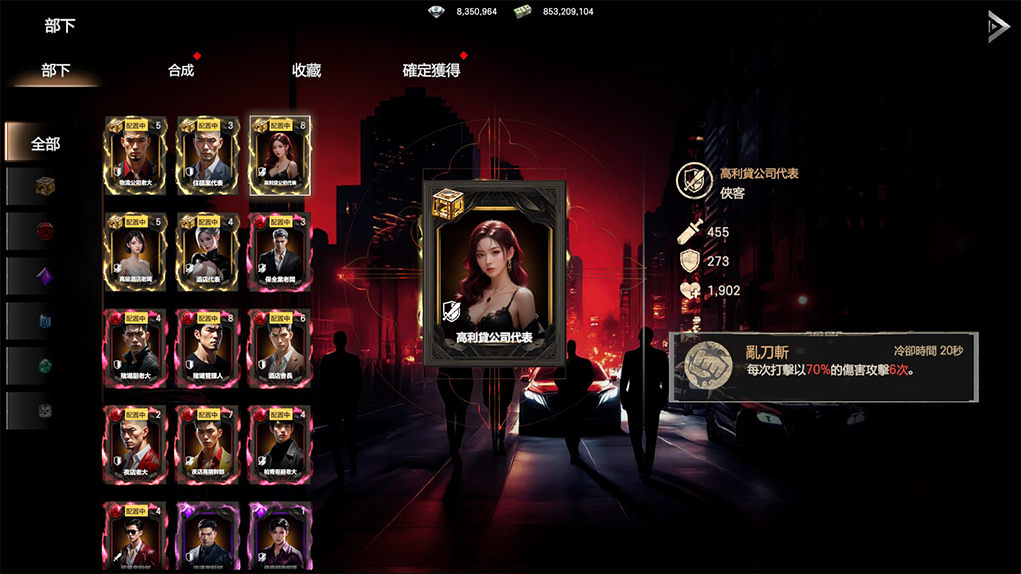The width and height of the screenshot is (1021, 574).
Task: Switch to the 合成 tab
Action: pos(181,70)
